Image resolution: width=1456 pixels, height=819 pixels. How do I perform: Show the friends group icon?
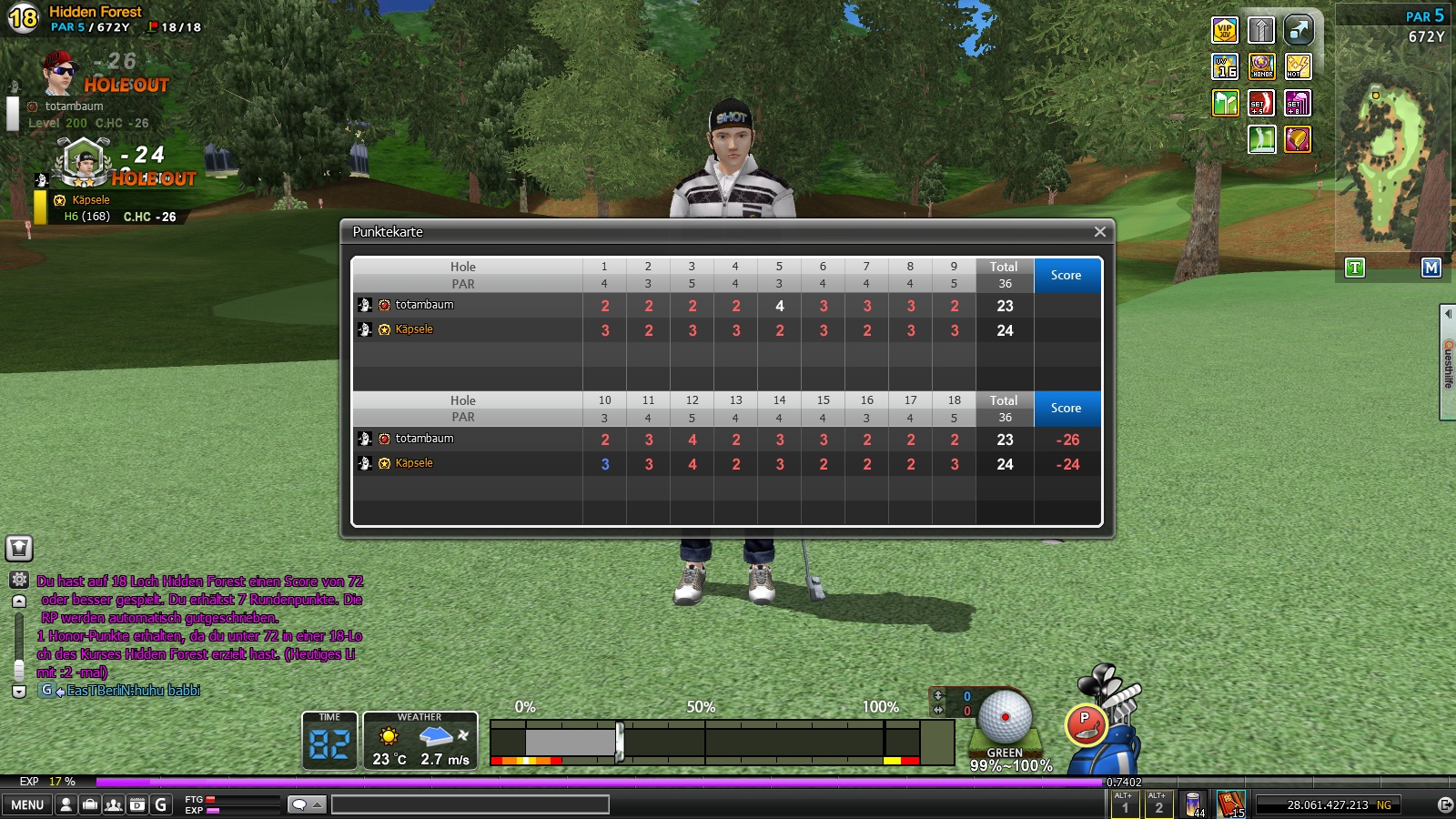114,804
